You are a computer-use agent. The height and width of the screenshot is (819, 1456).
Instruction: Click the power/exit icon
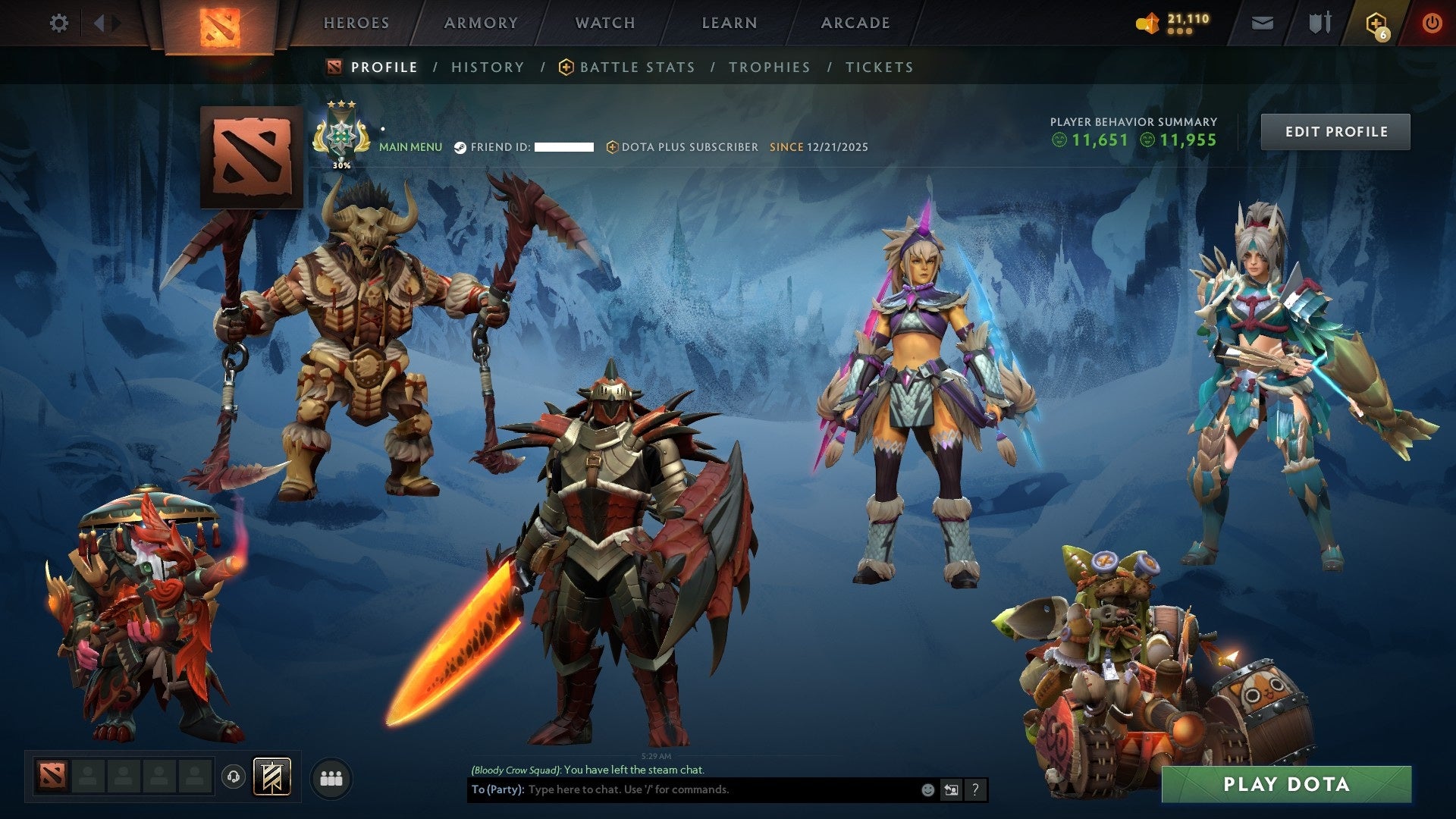click(1433, 23)
